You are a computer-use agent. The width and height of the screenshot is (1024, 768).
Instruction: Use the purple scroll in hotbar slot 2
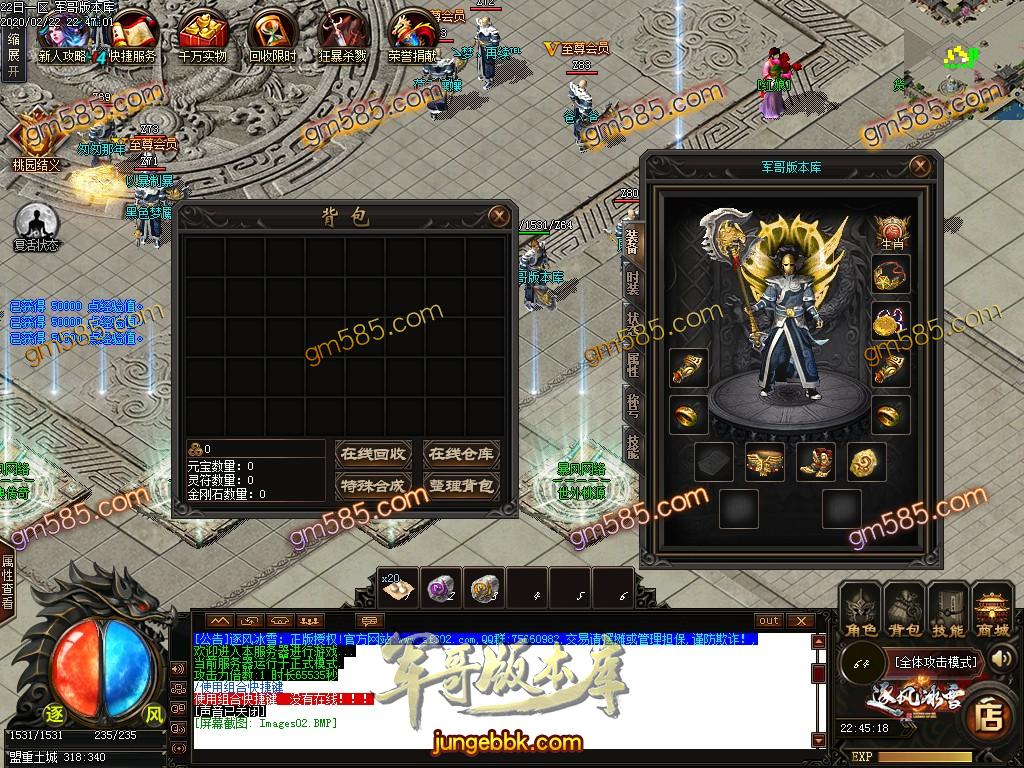point(438,589)
